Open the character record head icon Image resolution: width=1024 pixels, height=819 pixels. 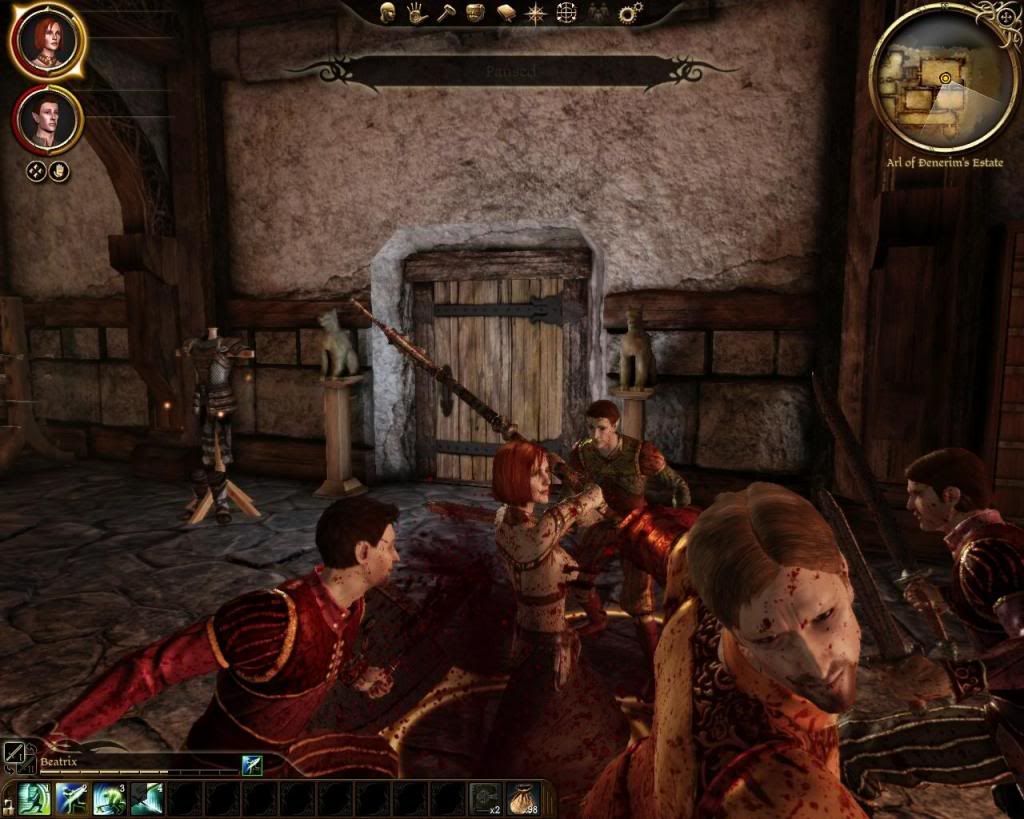[x=388, y=13]
